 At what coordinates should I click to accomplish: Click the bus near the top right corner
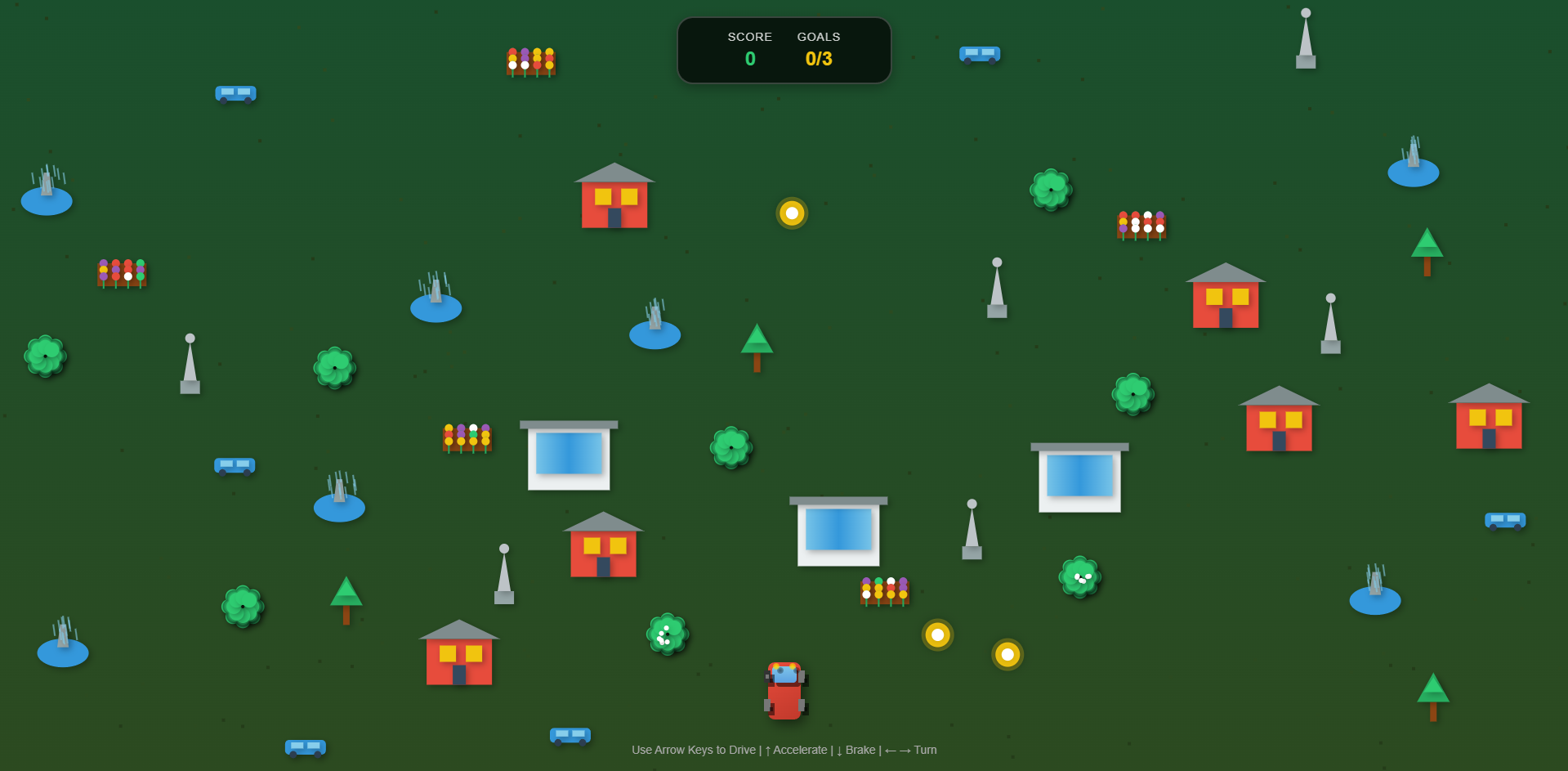979,54
